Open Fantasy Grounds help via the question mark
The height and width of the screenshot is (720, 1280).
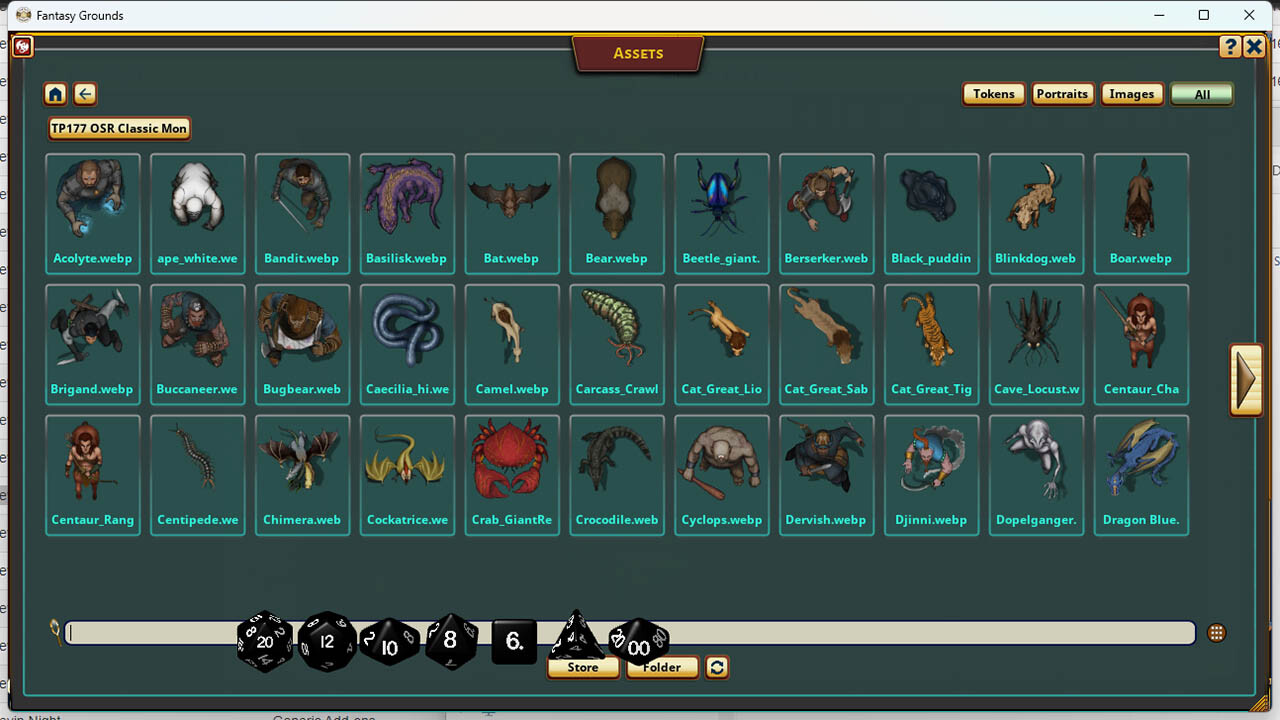point(1230,46)
